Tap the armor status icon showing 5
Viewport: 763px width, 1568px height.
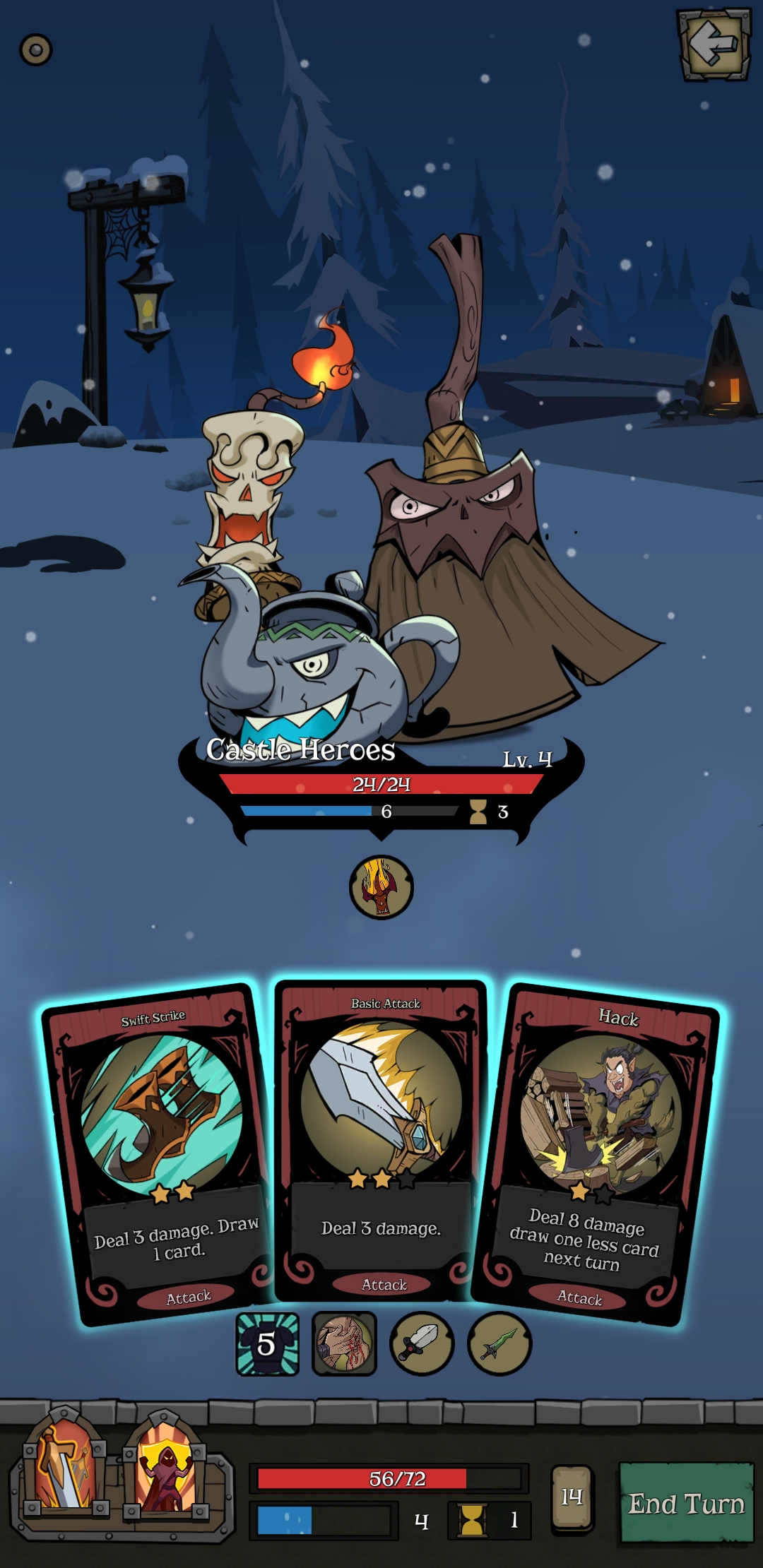(x=267, y=1344)
